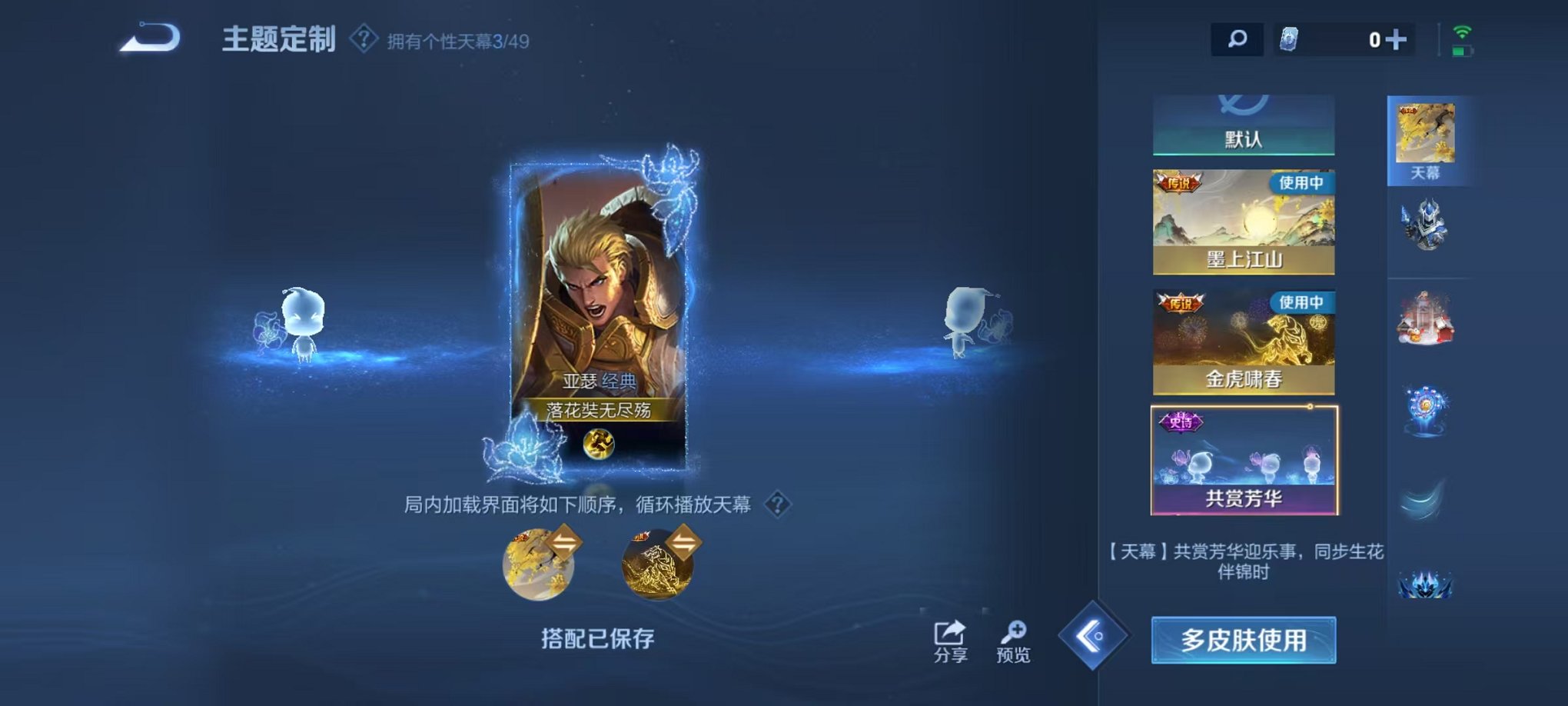Select the 共赏芳华 epic canopy thumbnail
This screenshot has height=706, width=1568.
[x=1244, y=460]
